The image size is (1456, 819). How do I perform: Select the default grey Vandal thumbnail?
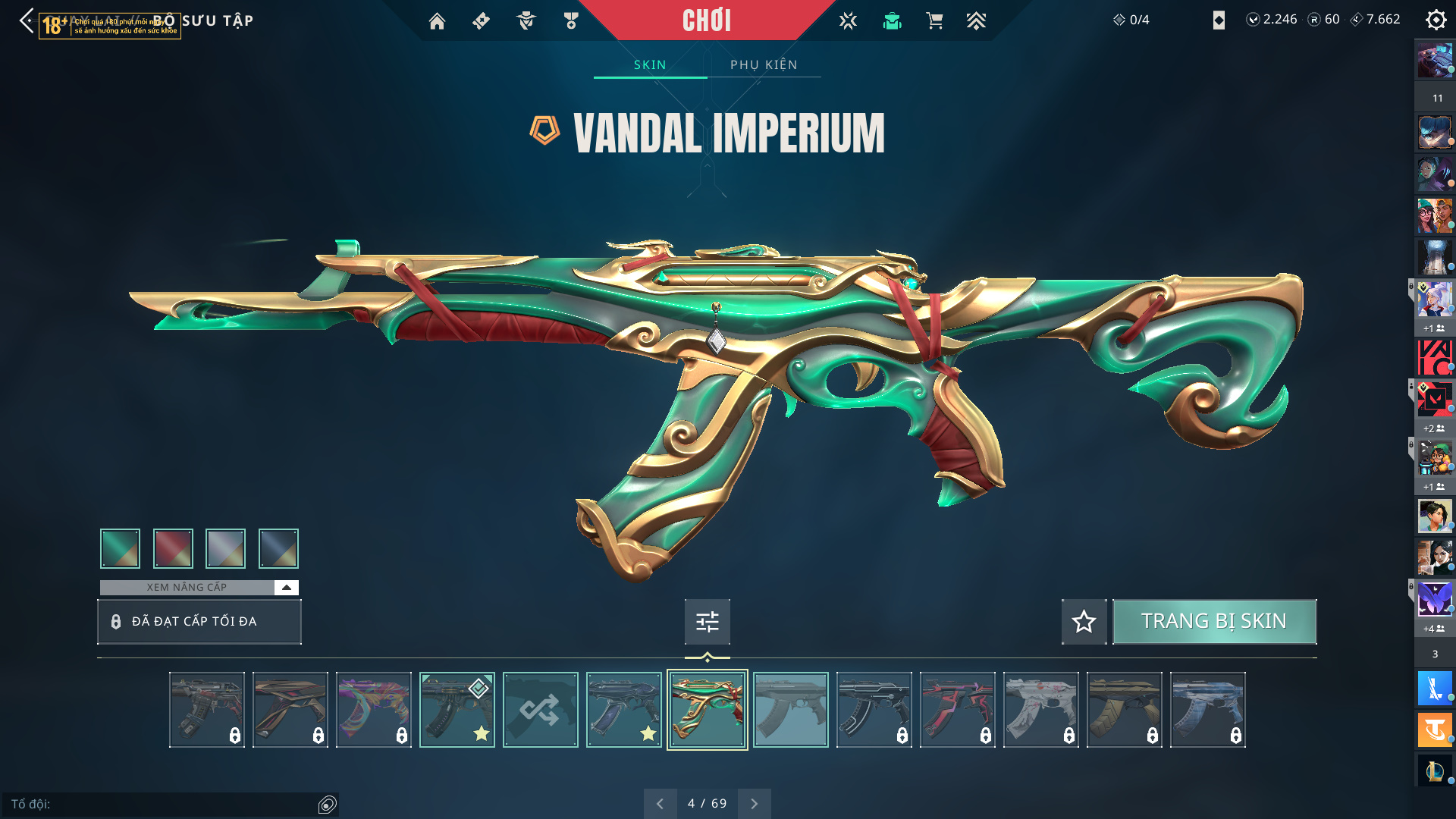(x=790, y=710)
